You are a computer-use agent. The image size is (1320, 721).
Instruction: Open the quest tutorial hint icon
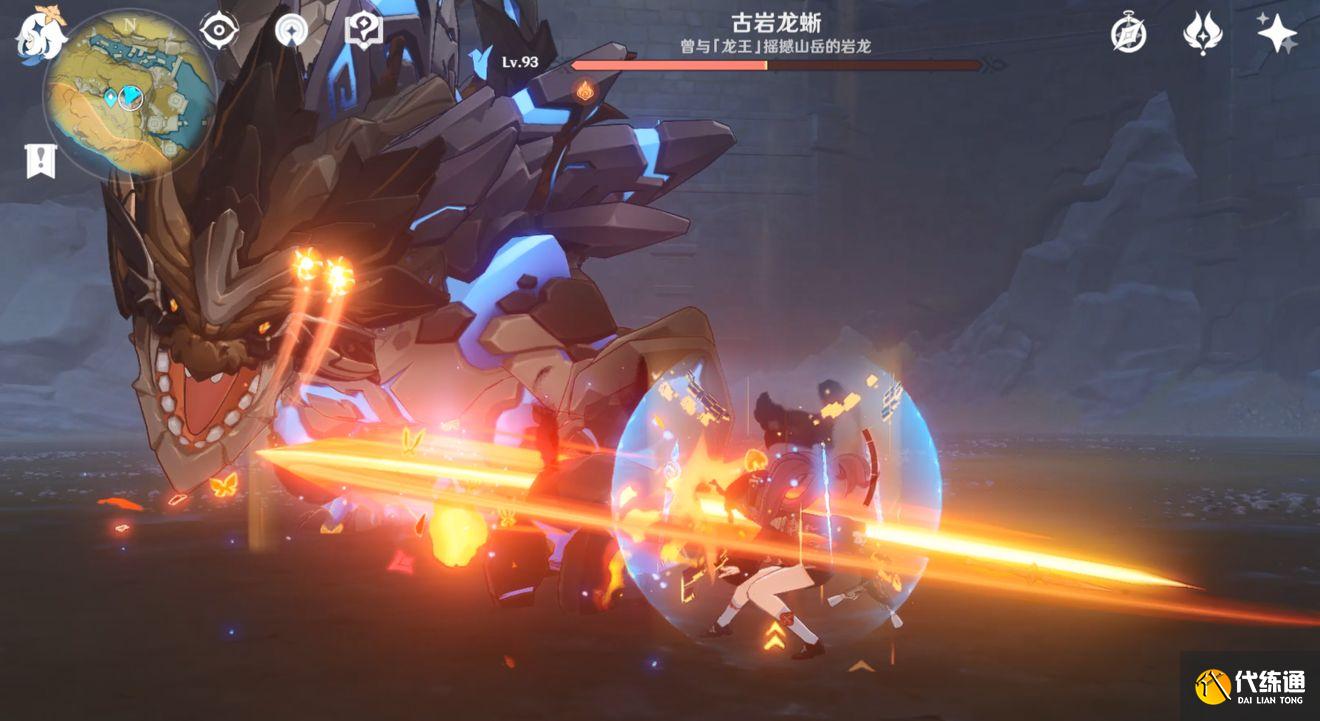[x=364, y=29]
